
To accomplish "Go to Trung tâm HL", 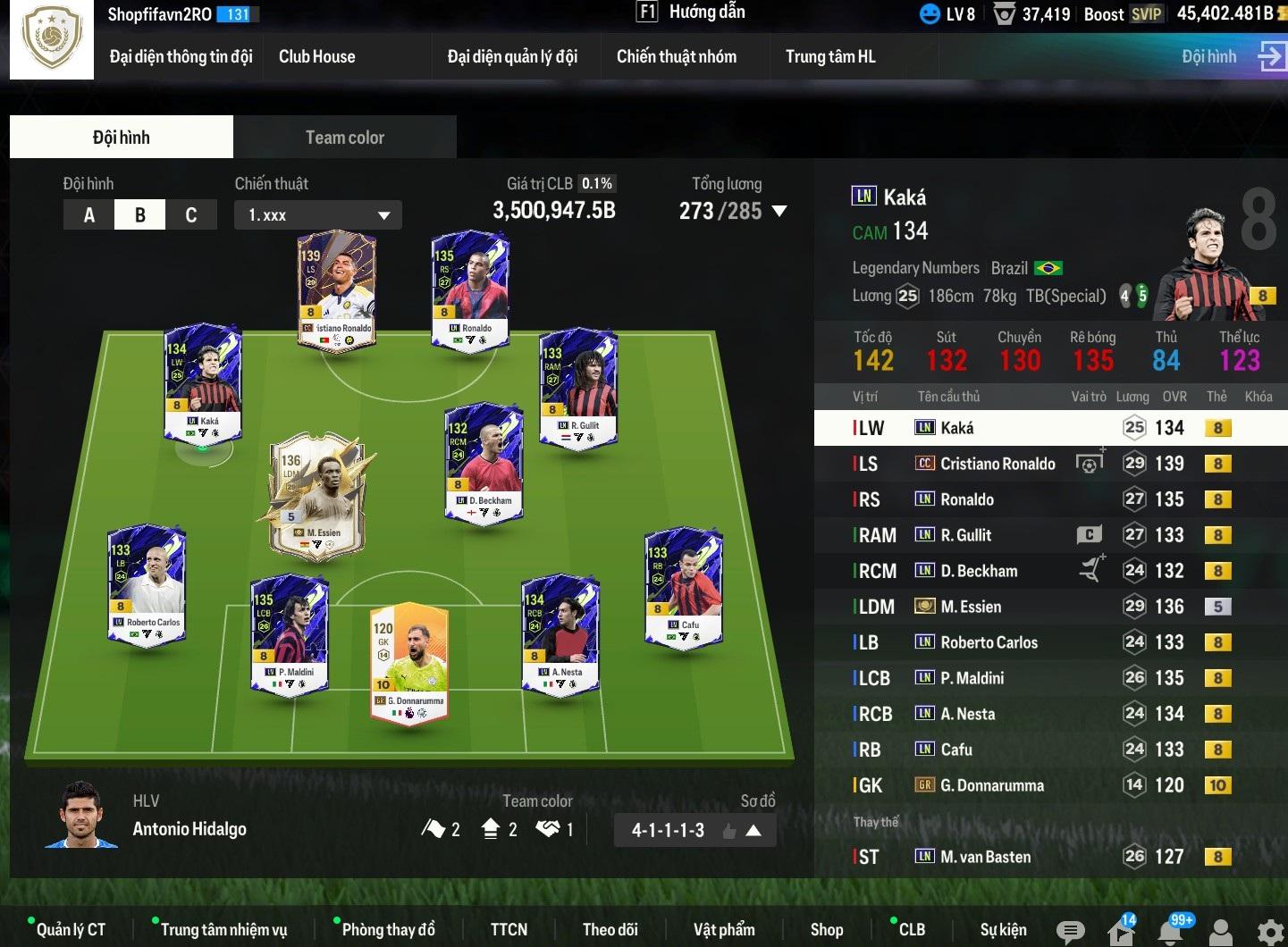I will [829, 57].
